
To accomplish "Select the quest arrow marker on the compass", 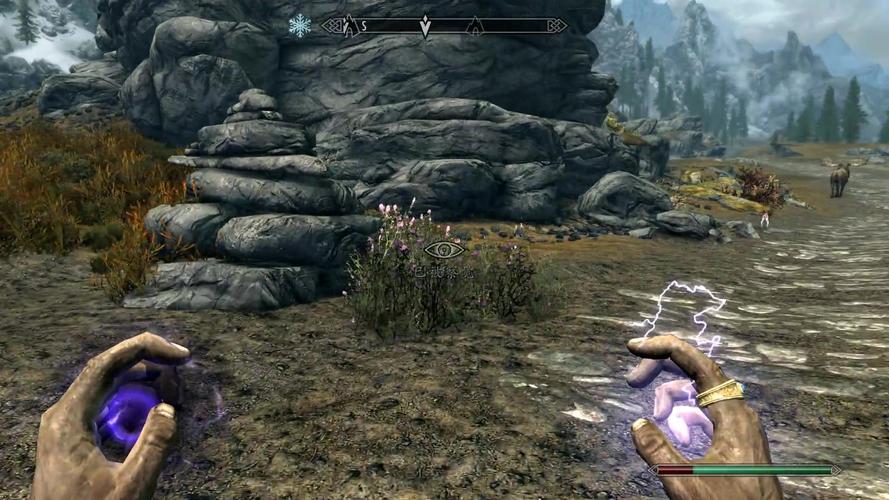I will point(425,27).
